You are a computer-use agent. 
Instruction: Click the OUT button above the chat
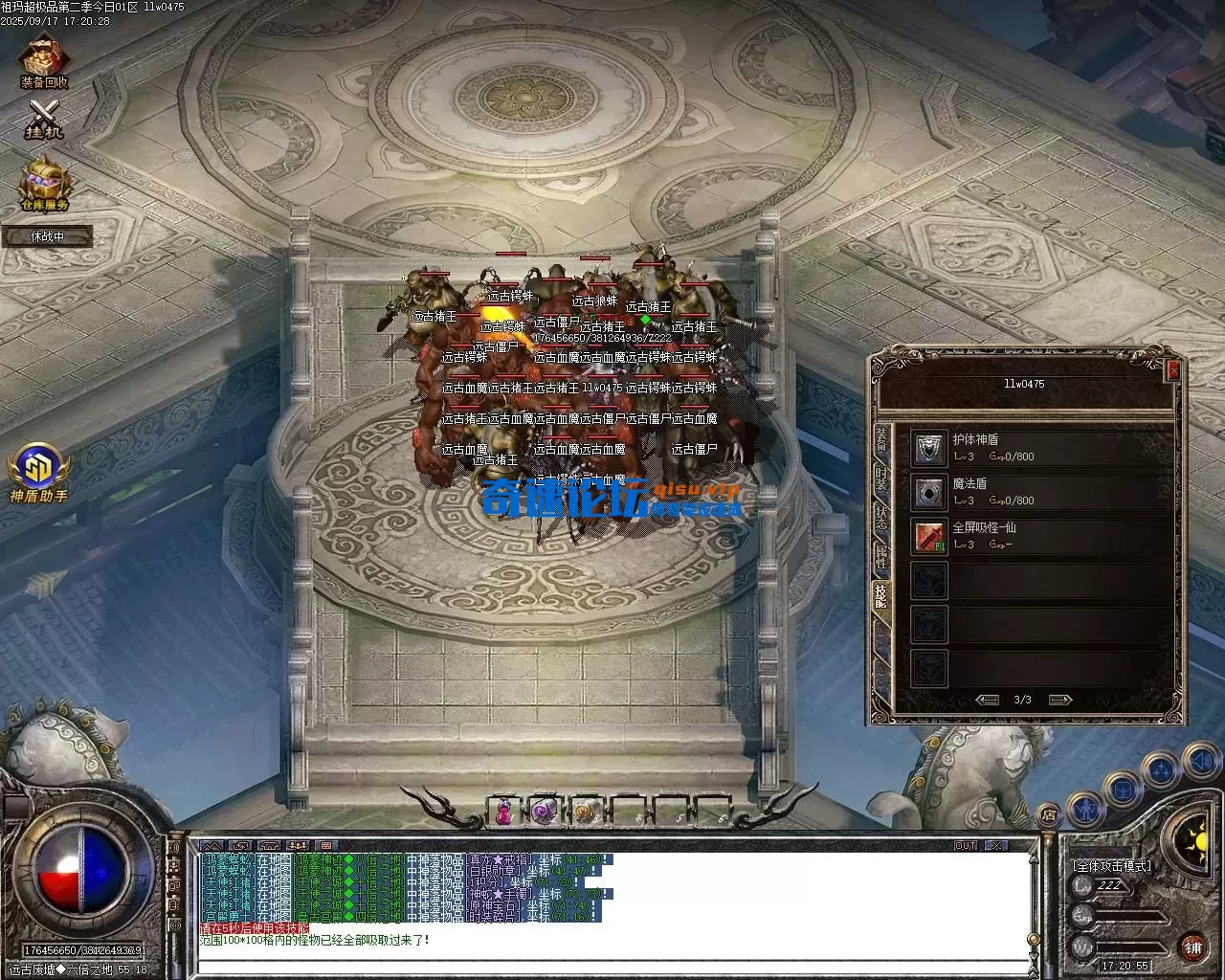pyautogui.click(x=966, y=846)
